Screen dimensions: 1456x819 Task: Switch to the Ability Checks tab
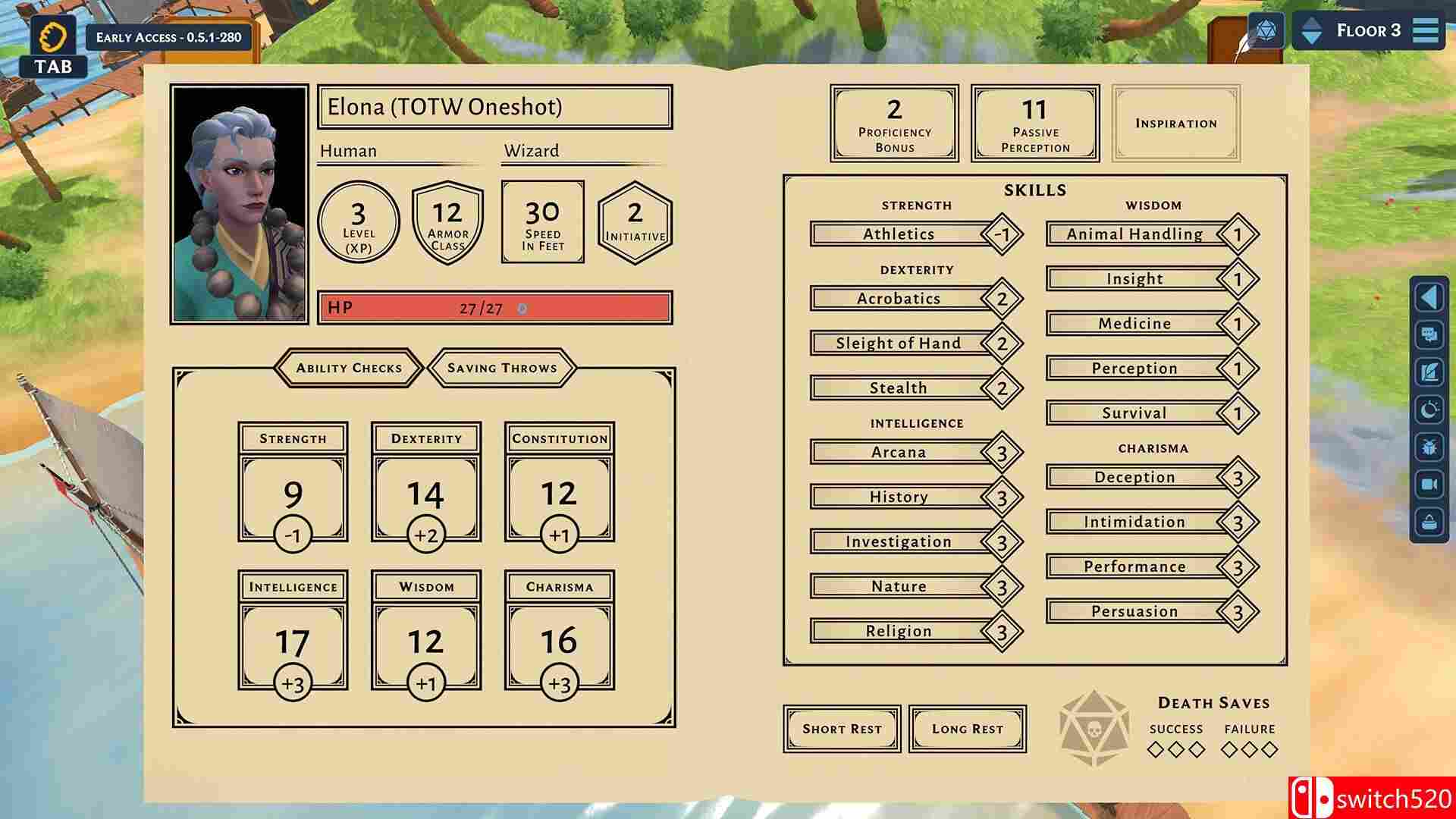coord(350,368)
